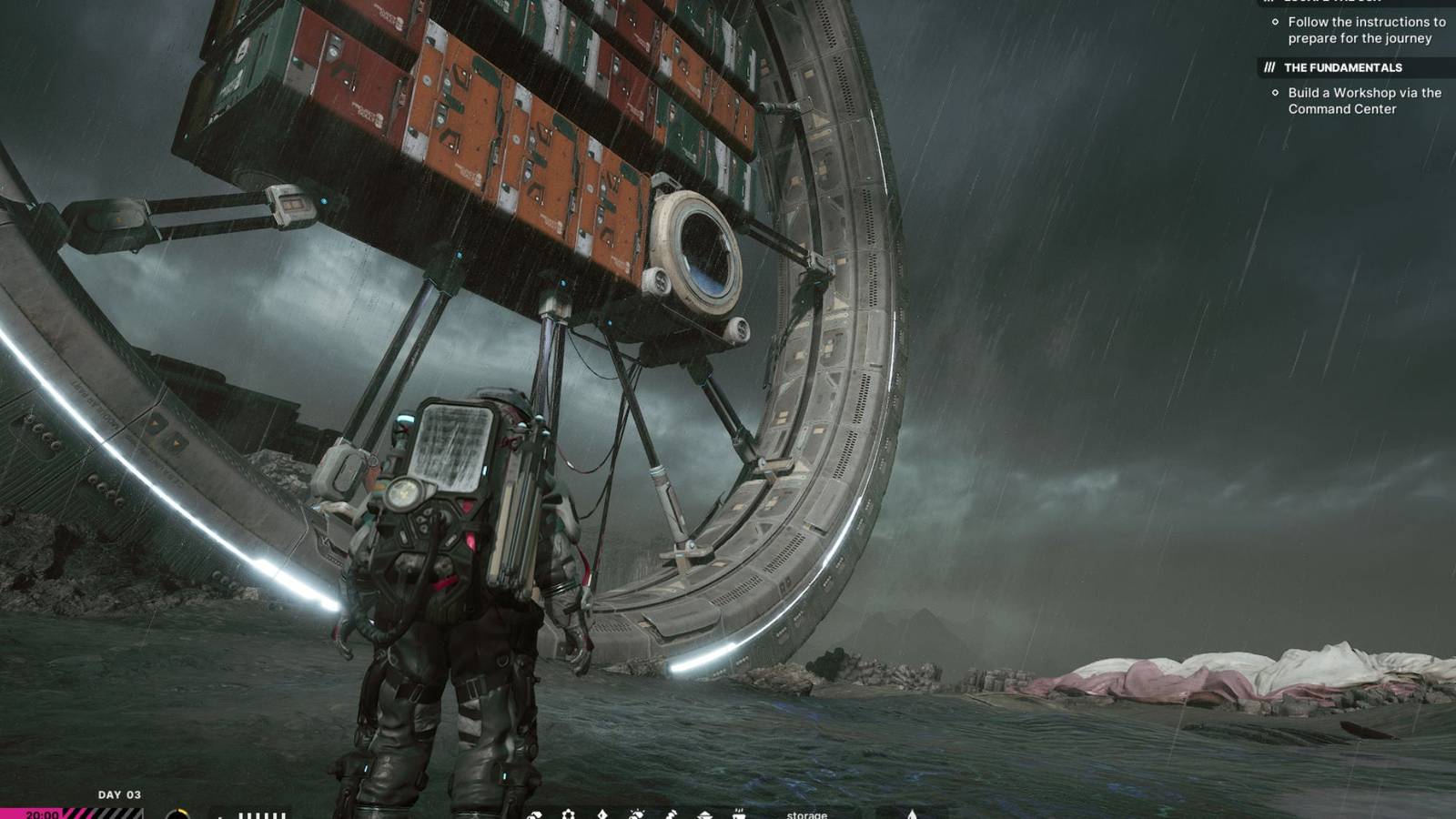Click the /// icon beside THE FUNDAMENTALS header
The width and height of the screenshot is (1456, 819).
(1269, 66)
